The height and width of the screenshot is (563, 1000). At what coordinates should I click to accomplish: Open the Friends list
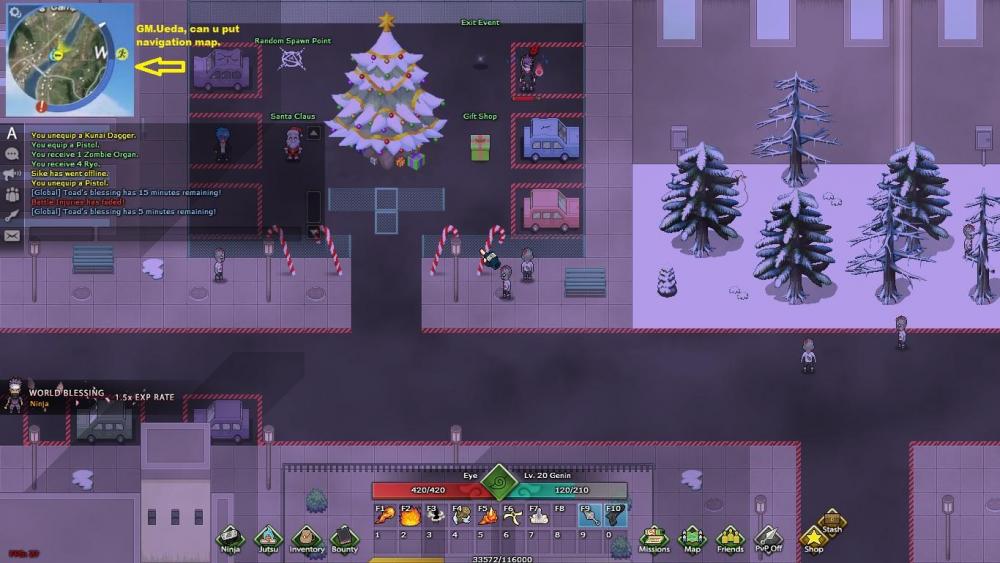coord(730,538)
